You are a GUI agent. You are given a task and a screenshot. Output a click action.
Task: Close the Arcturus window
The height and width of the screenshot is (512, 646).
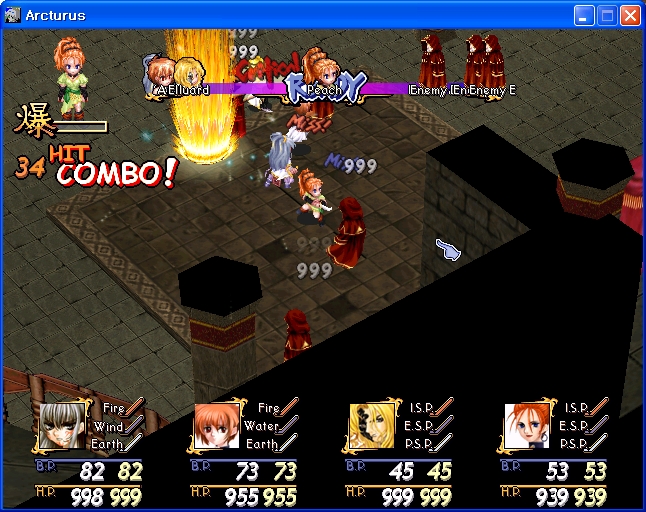point(630,16)
